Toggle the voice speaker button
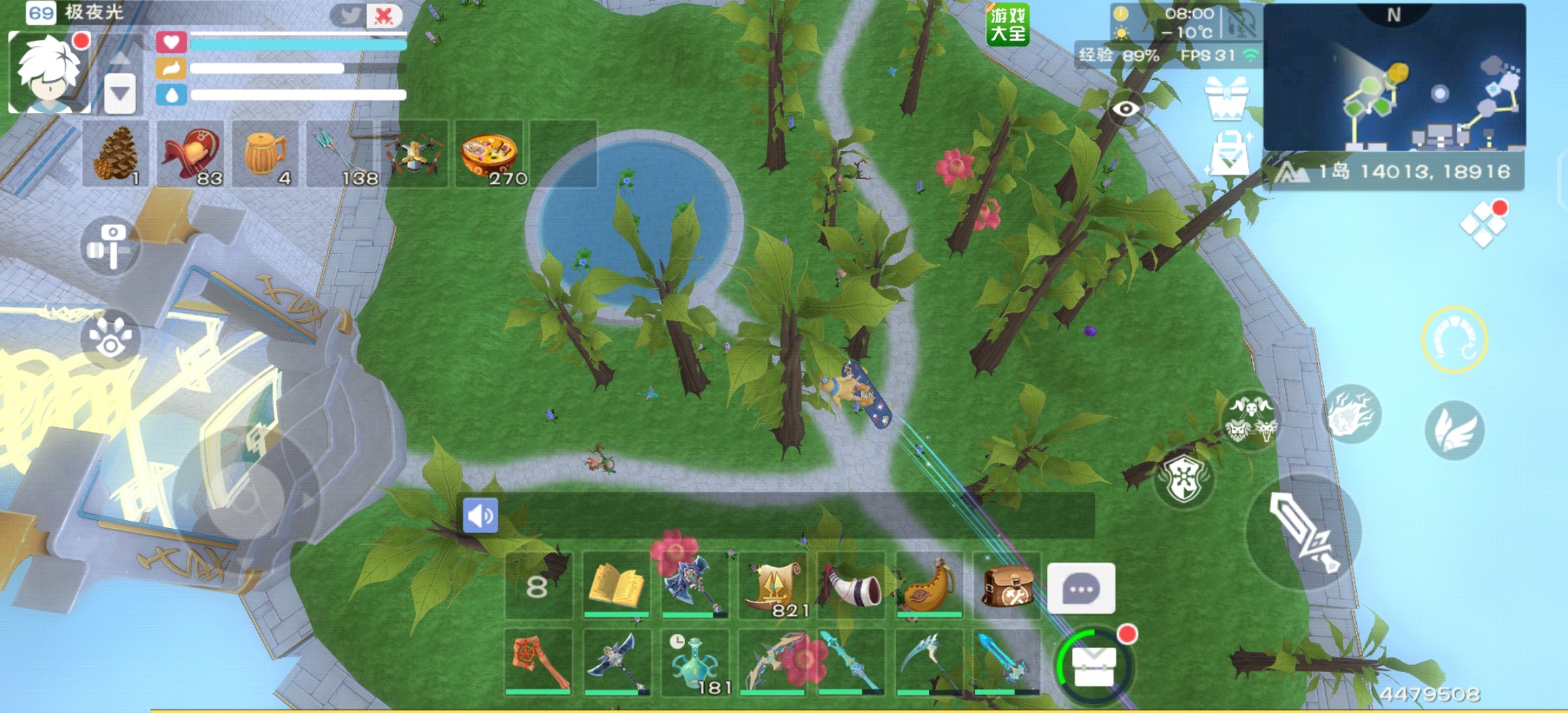The image size is (1568, 713). click(x=480, y=516)
